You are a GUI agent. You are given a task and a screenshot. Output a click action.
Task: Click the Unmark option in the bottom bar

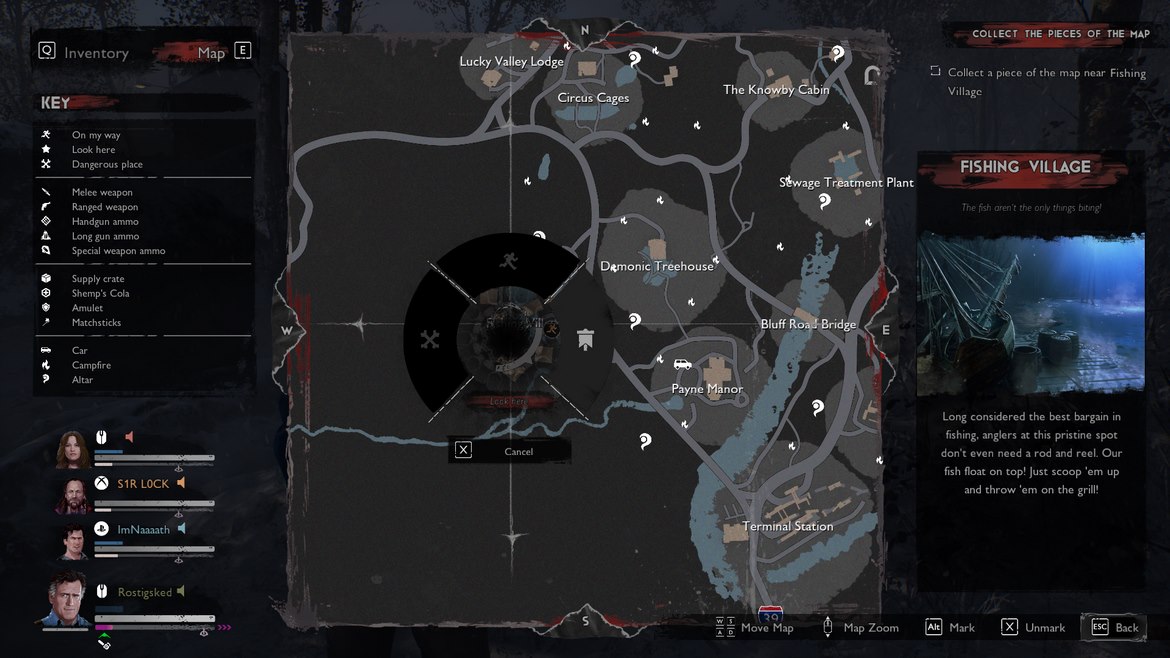[1033, 627]
